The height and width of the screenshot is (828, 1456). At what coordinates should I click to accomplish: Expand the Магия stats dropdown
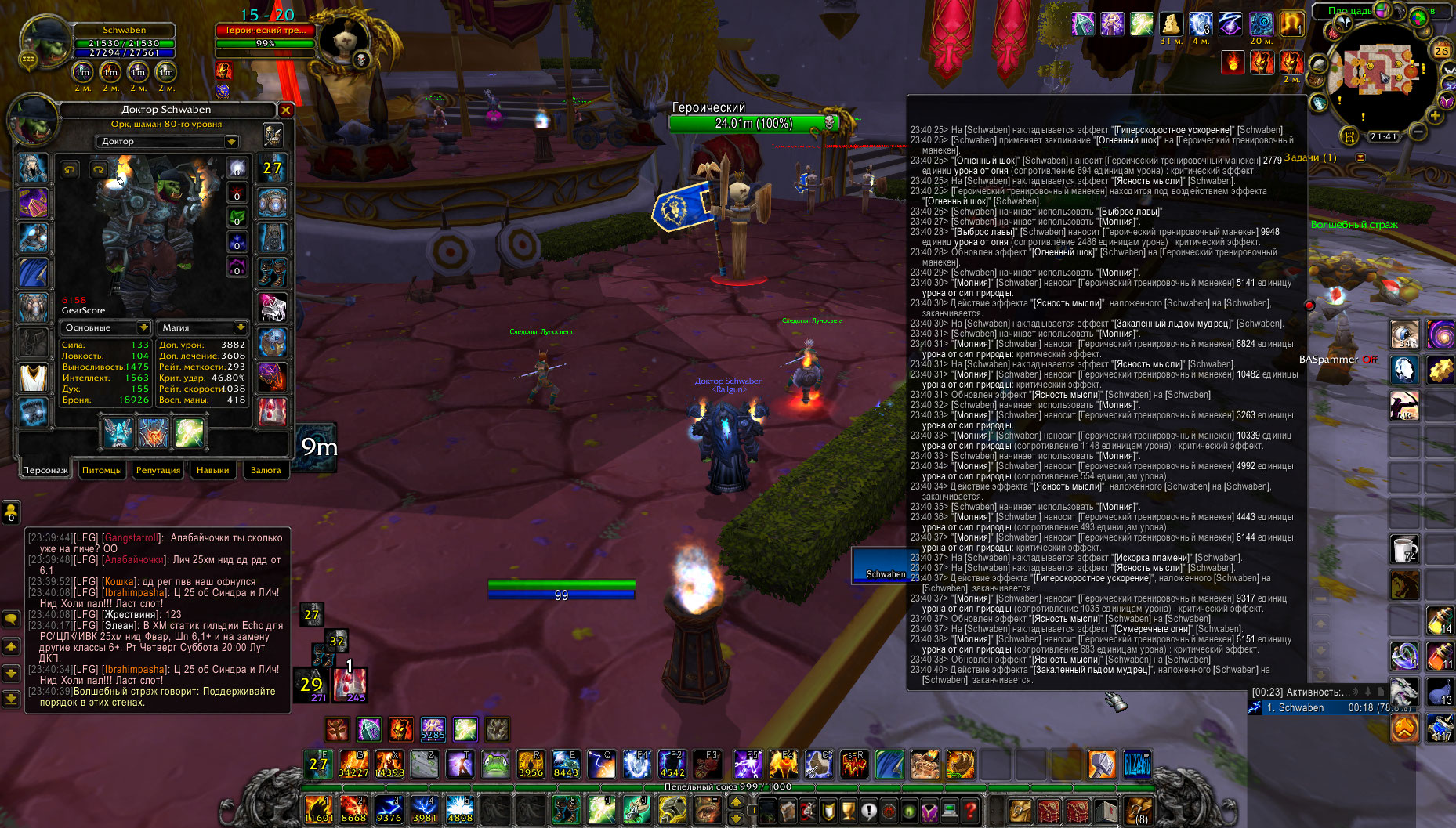point(241,327)
